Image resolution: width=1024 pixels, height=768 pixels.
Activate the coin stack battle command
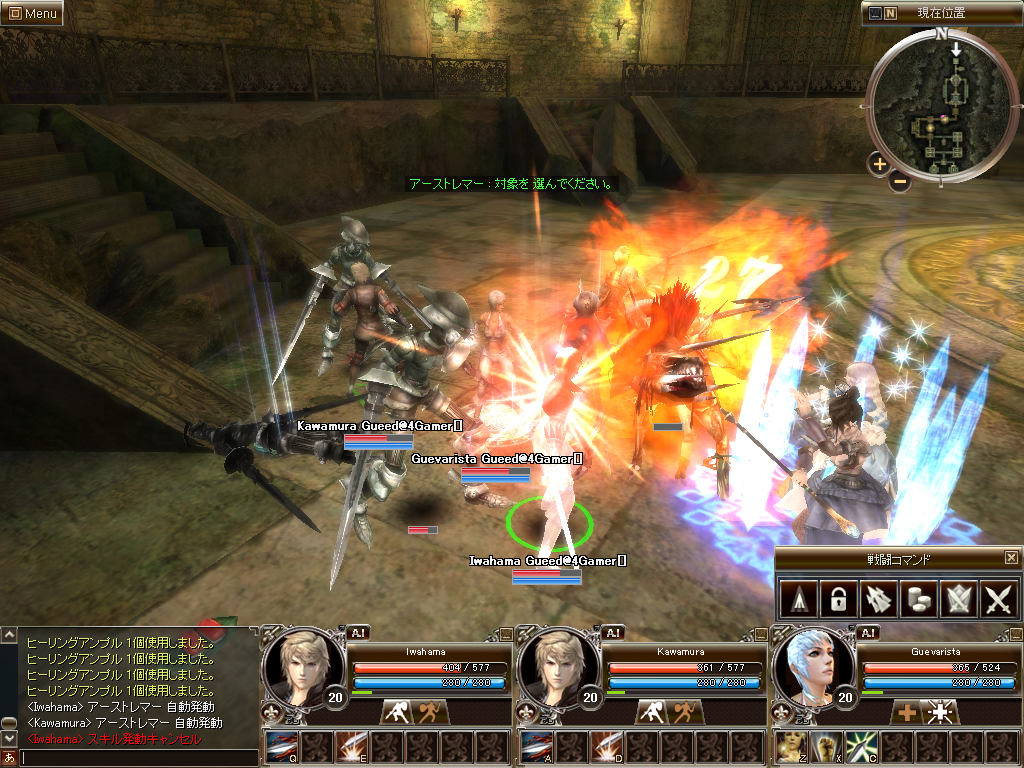[x=918, y=599]
